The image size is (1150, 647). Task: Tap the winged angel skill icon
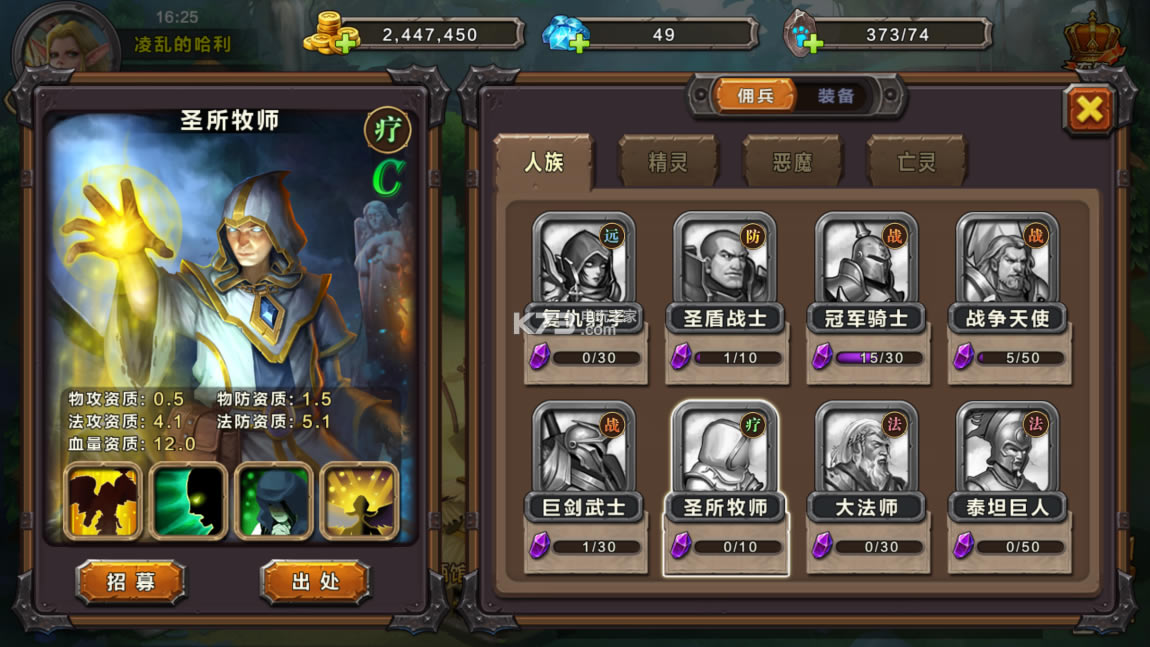coord(102,501)
